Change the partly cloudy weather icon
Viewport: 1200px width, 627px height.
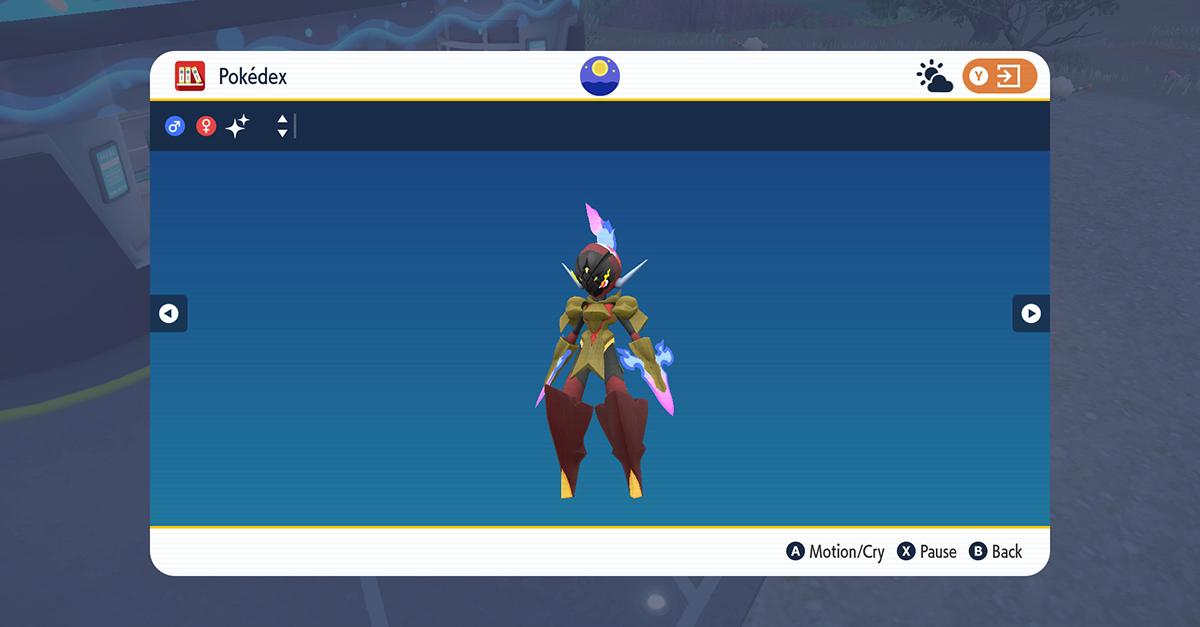click(934, 77)
